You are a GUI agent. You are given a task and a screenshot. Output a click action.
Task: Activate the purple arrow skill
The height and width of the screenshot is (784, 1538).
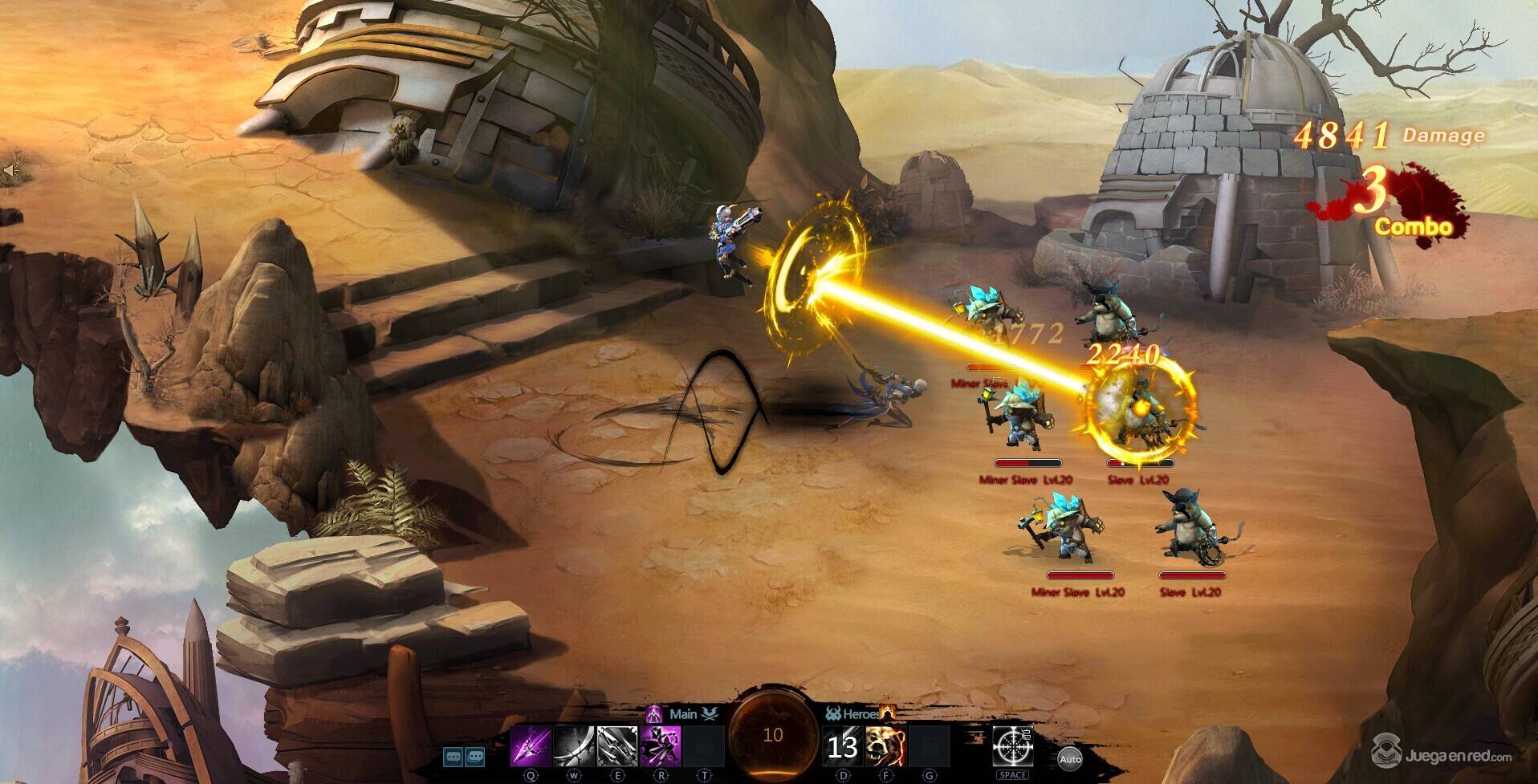pyautogui.click(x=531, y=746)
